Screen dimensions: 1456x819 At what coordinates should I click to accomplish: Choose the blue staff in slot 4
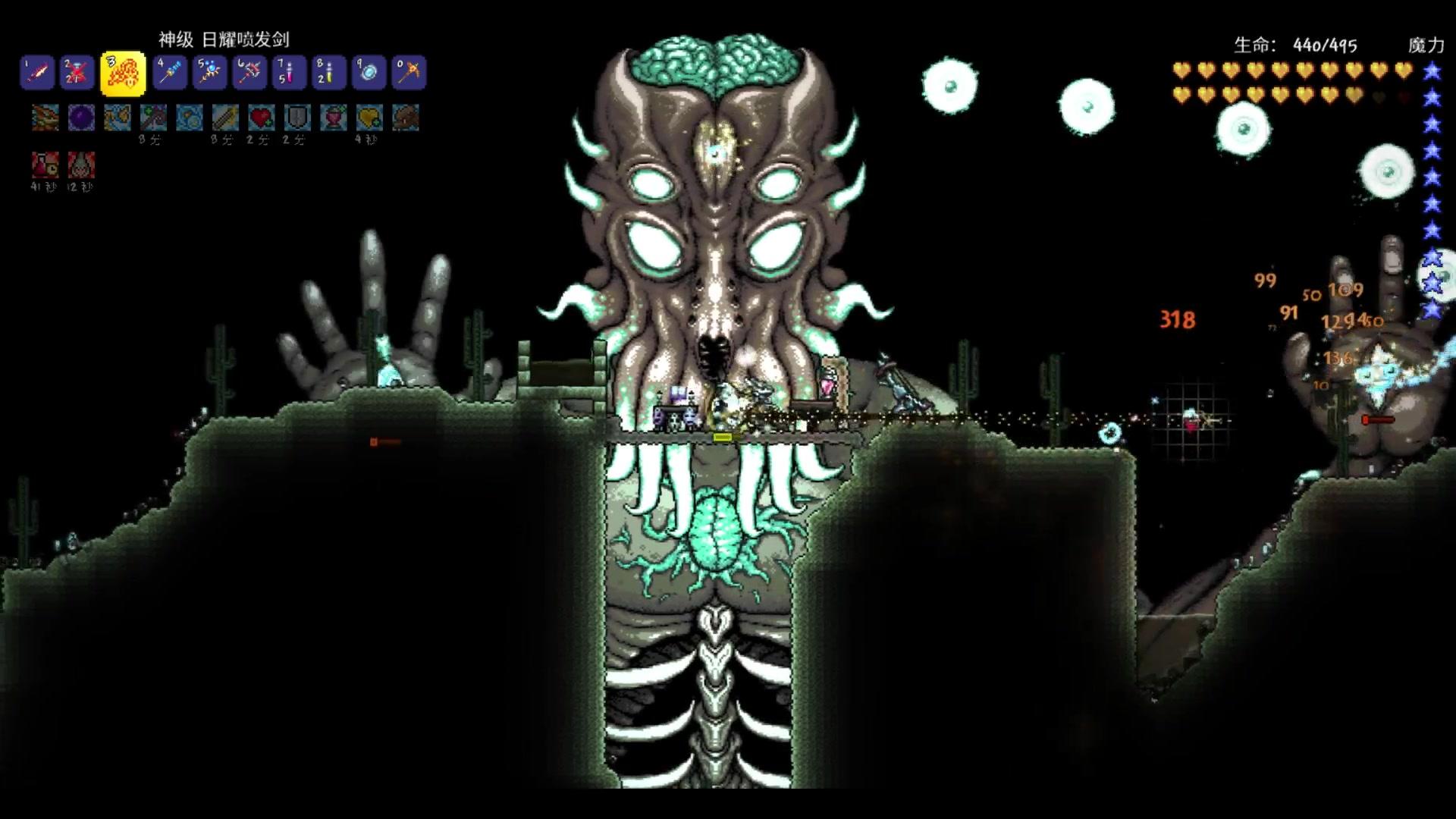170,74
